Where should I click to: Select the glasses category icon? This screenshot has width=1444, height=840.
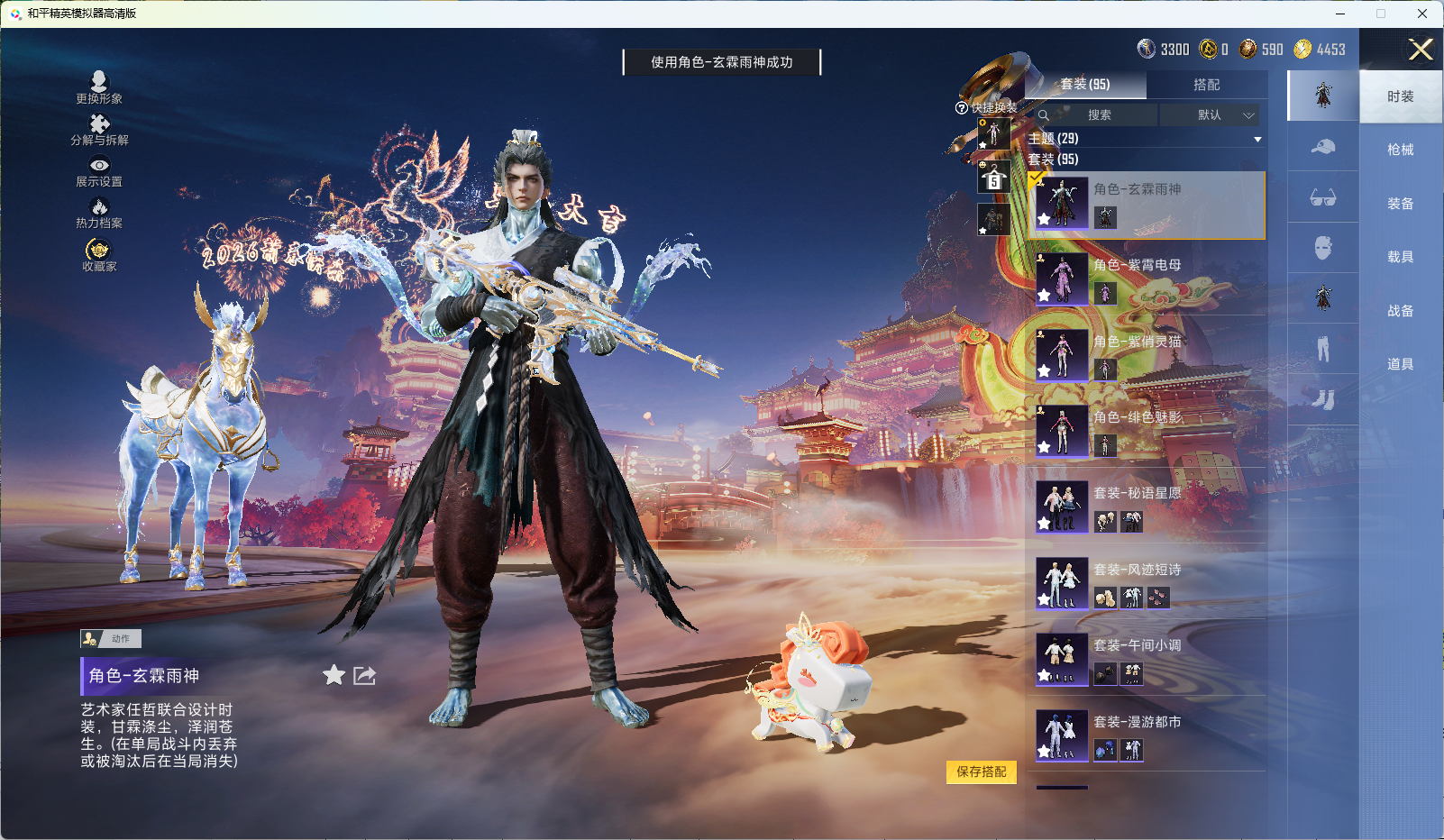1323,199
